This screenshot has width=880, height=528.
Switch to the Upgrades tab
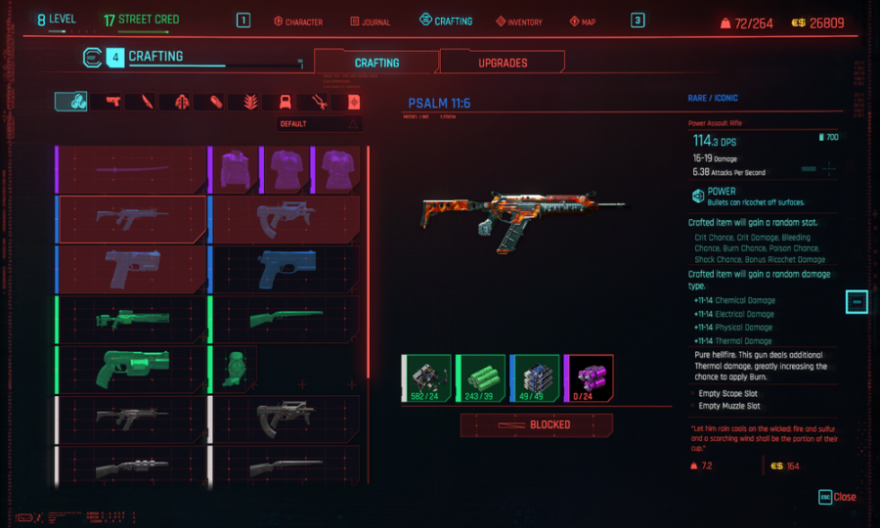coord(502,62)
